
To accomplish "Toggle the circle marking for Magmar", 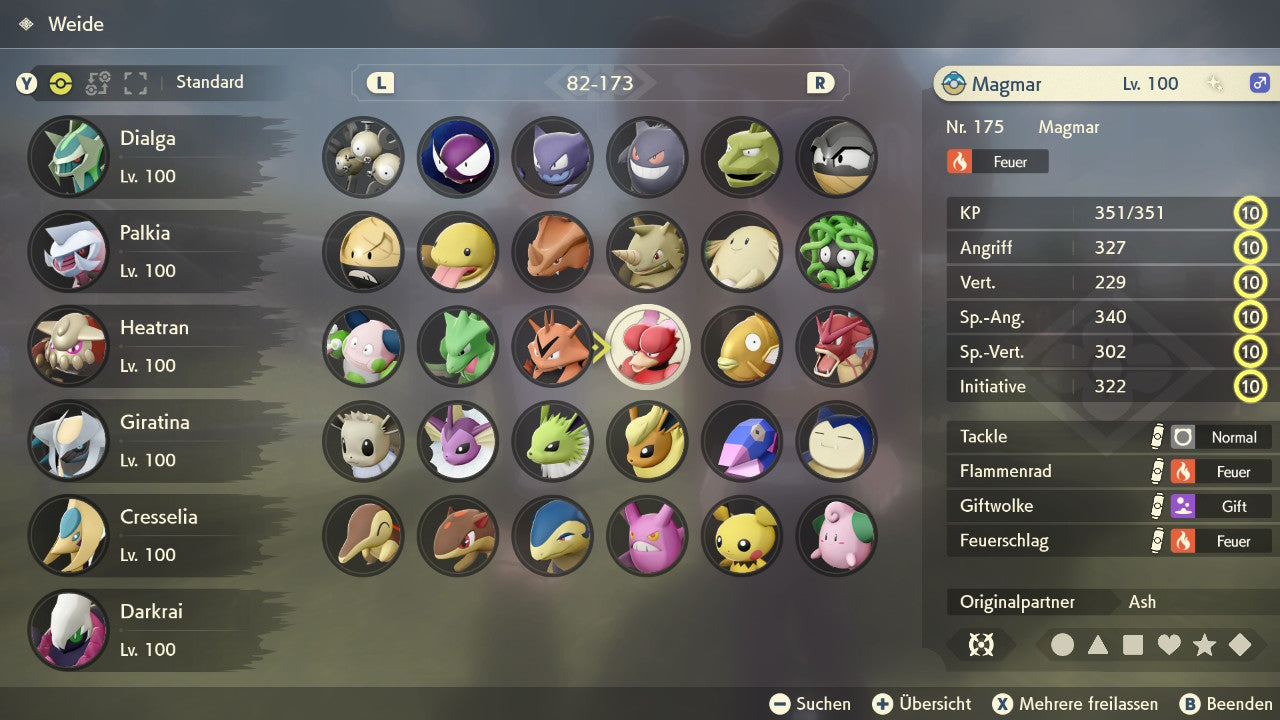I will click(x=1063, y=645).
